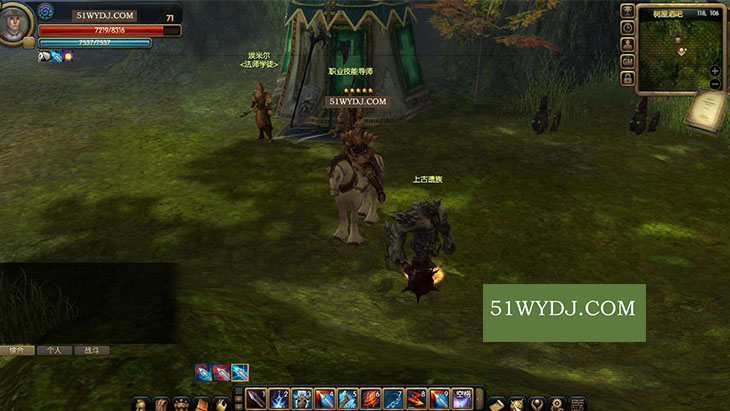Activate the skill in hotbar slot 1

coord(256,399)
